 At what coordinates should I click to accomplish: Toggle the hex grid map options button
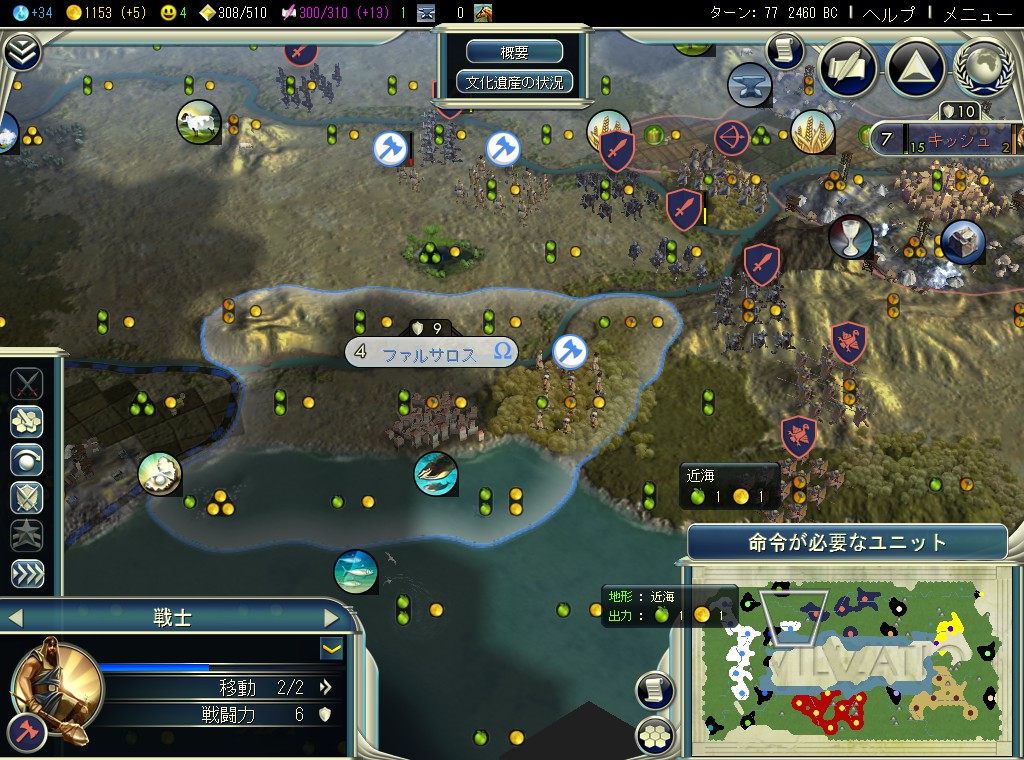click(x=655, y=735)
